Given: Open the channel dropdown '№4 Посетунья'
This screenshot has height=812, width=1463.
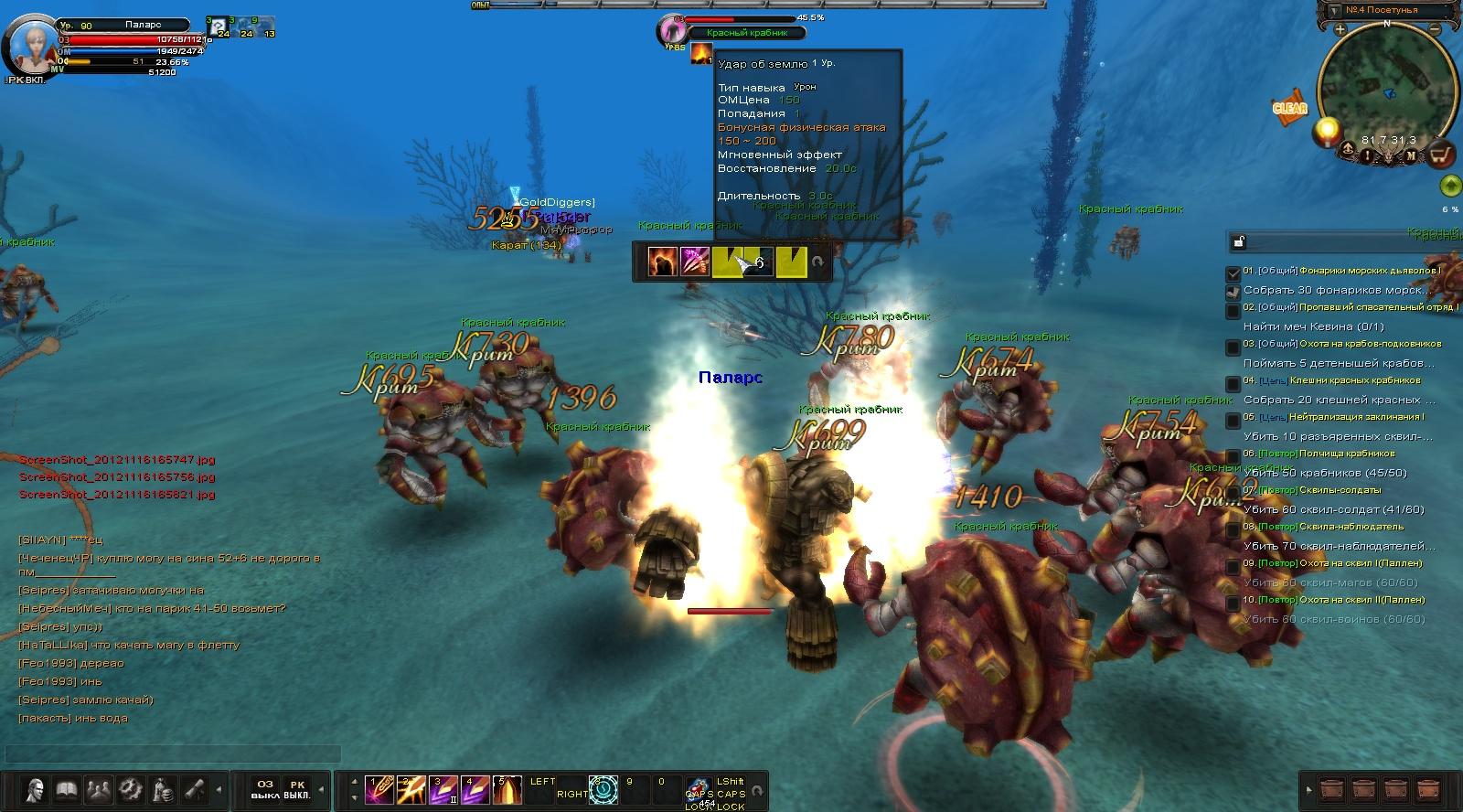Looking at the screenshot, I should coord(1388,10).
